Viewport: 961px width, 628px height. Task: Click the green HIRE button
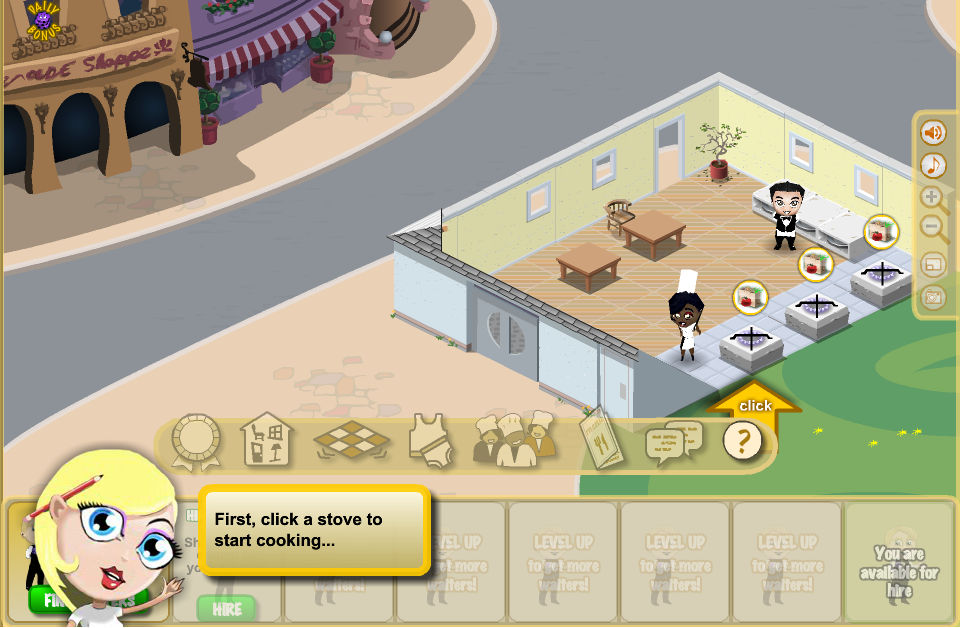tap(226, 607)
